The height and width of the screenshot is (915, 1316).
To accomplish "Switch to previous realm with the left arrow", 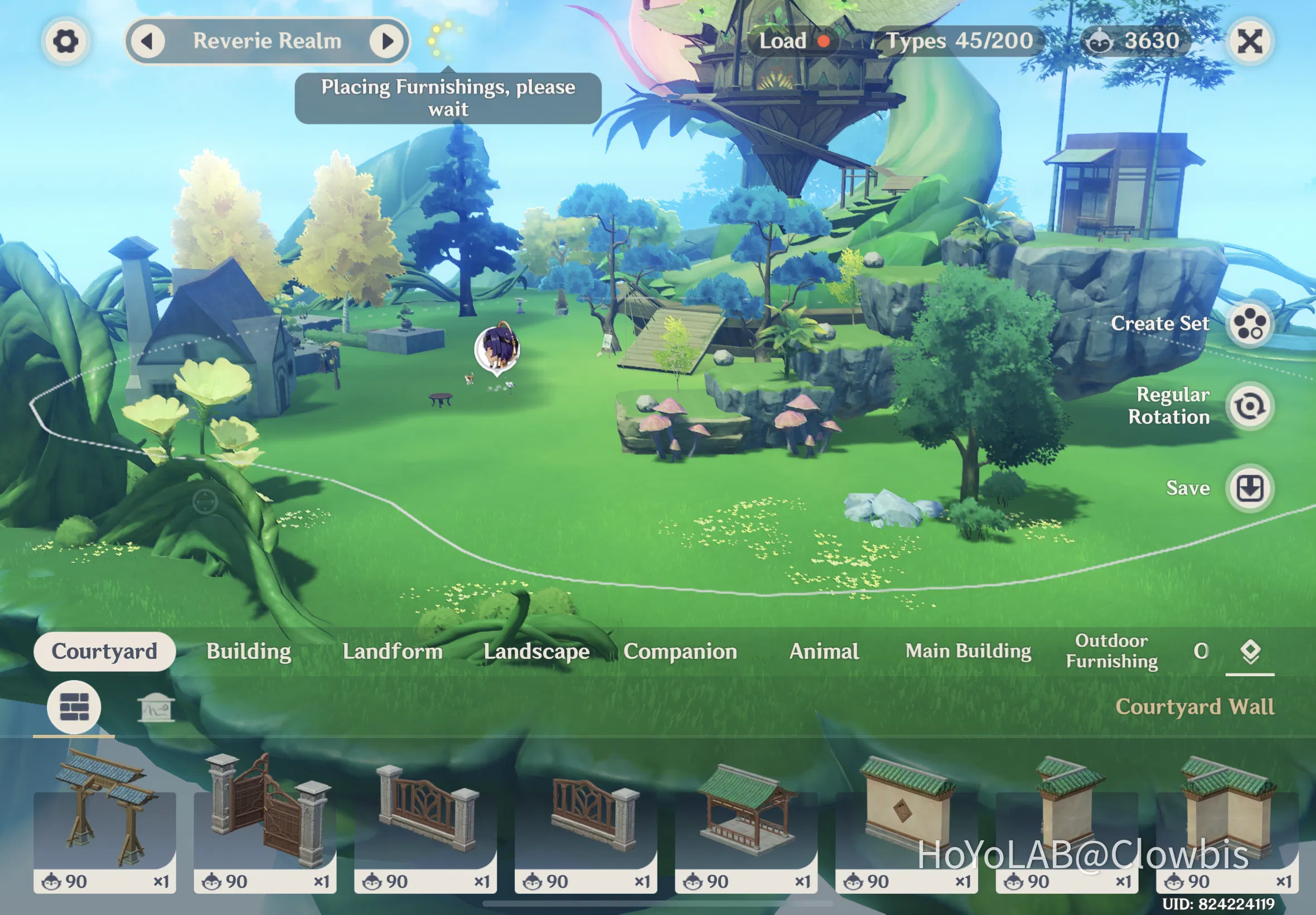I will coord(150,41).
